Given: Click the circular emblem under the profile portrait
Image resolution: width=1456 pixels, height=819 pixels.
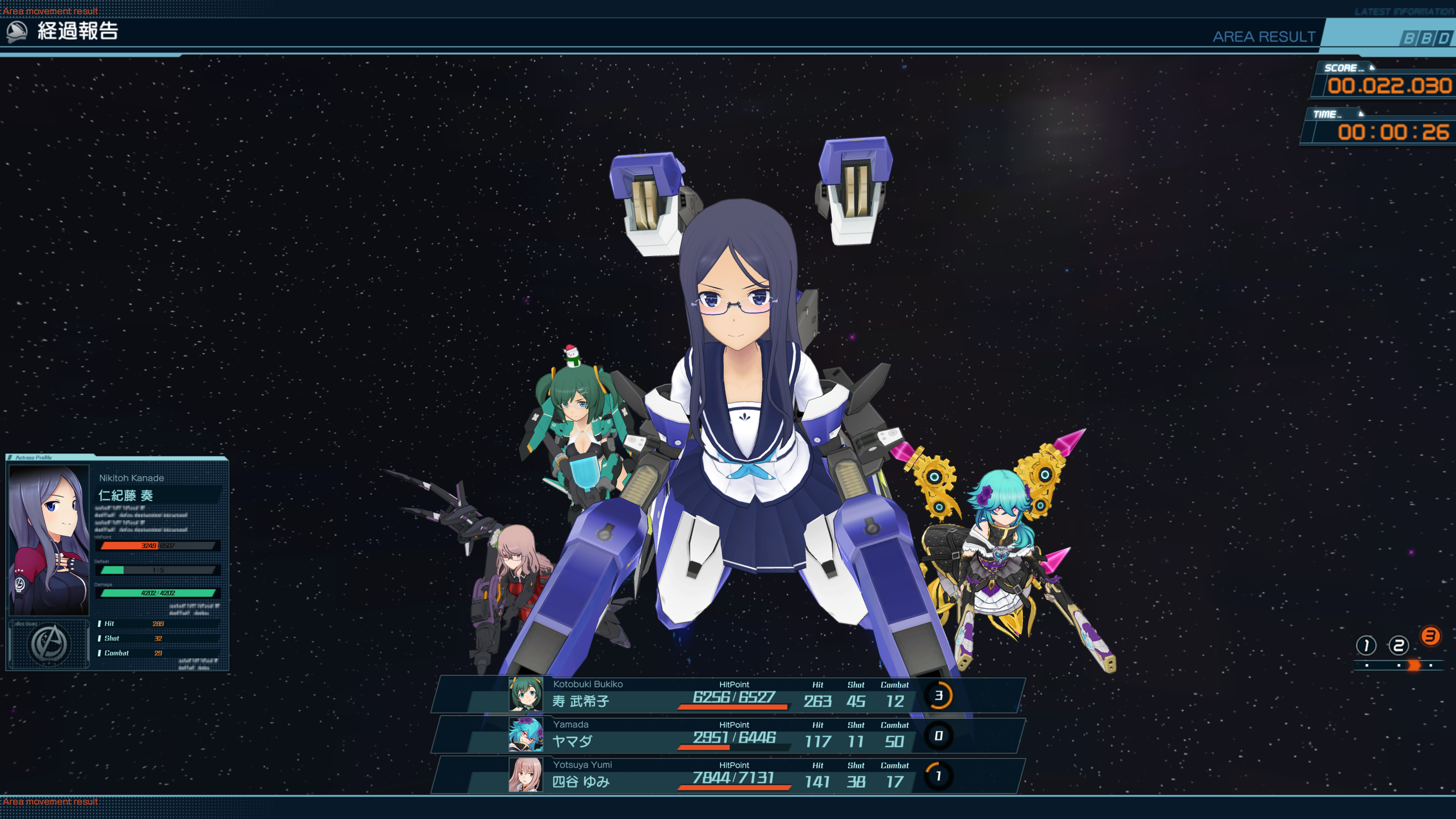Looking at the screenshot, I should tap(49, 644).
